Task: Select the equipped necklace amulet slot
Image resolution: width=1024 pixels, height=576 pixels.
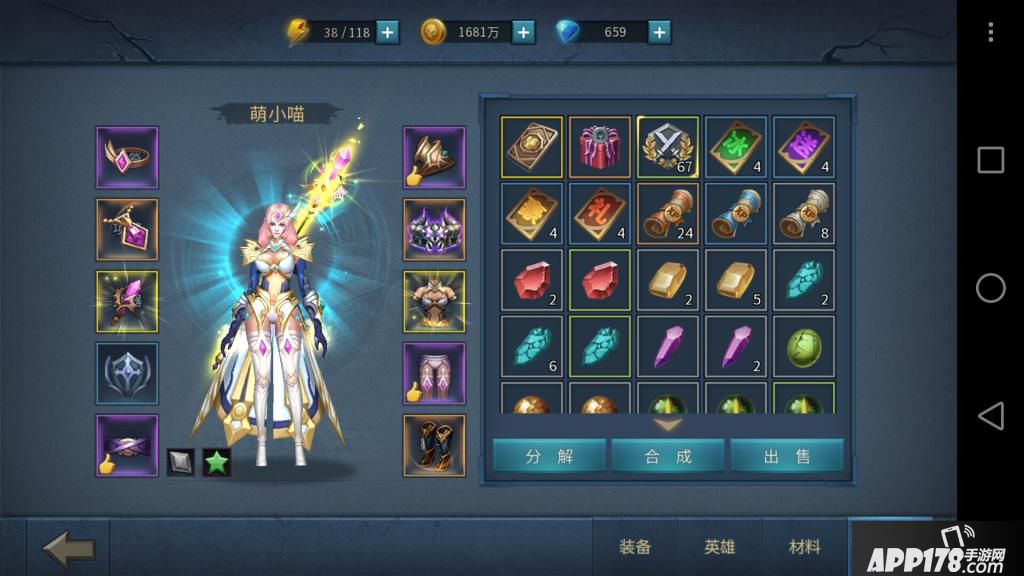Action: point(127,229)
